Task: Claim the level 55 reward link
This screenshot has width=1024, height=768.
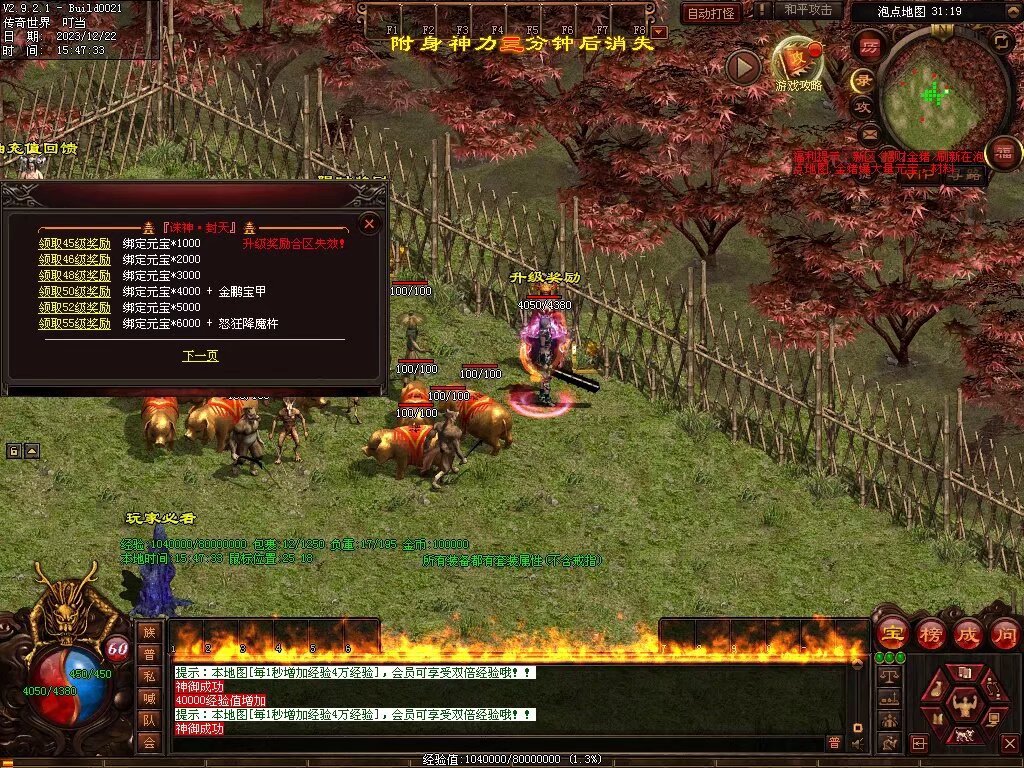Action: [75, 324]
